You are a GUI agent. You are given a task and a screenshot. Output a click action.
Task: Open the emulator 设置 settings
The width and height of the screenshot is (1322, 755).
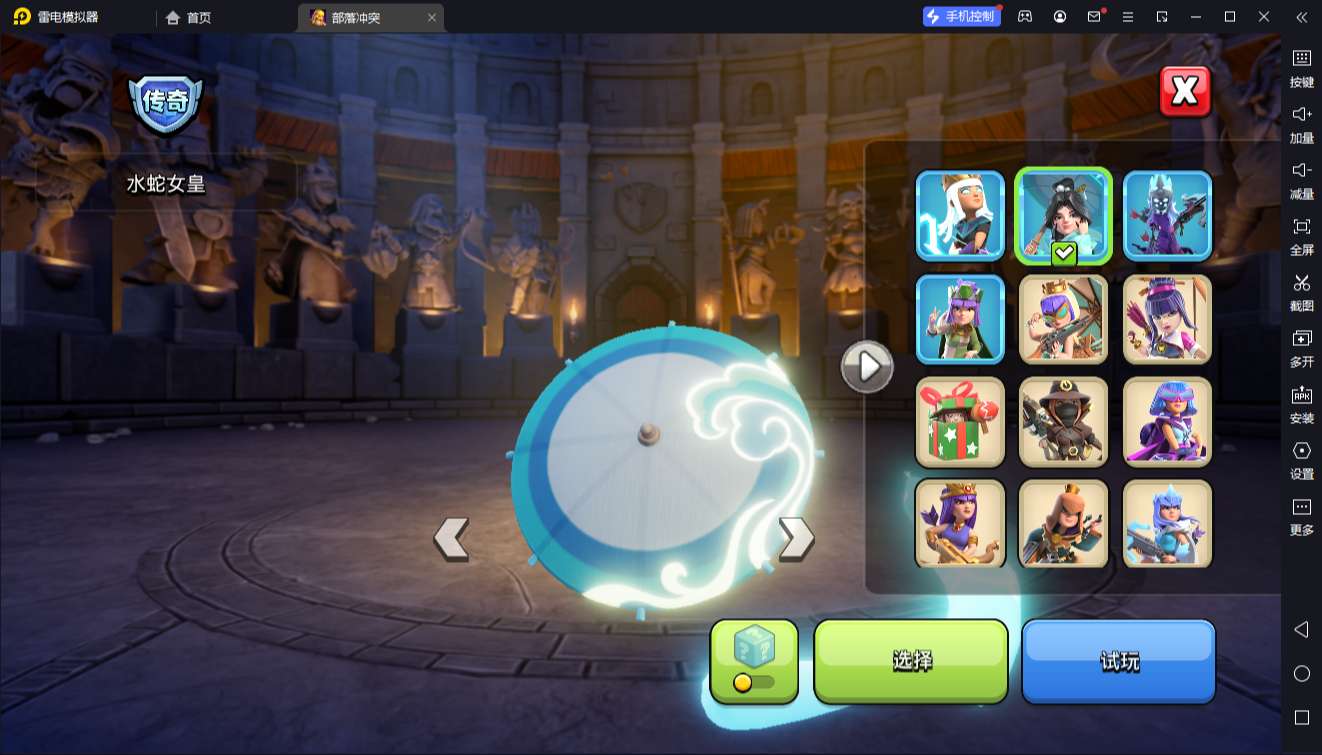click(x=1301, y=459)
